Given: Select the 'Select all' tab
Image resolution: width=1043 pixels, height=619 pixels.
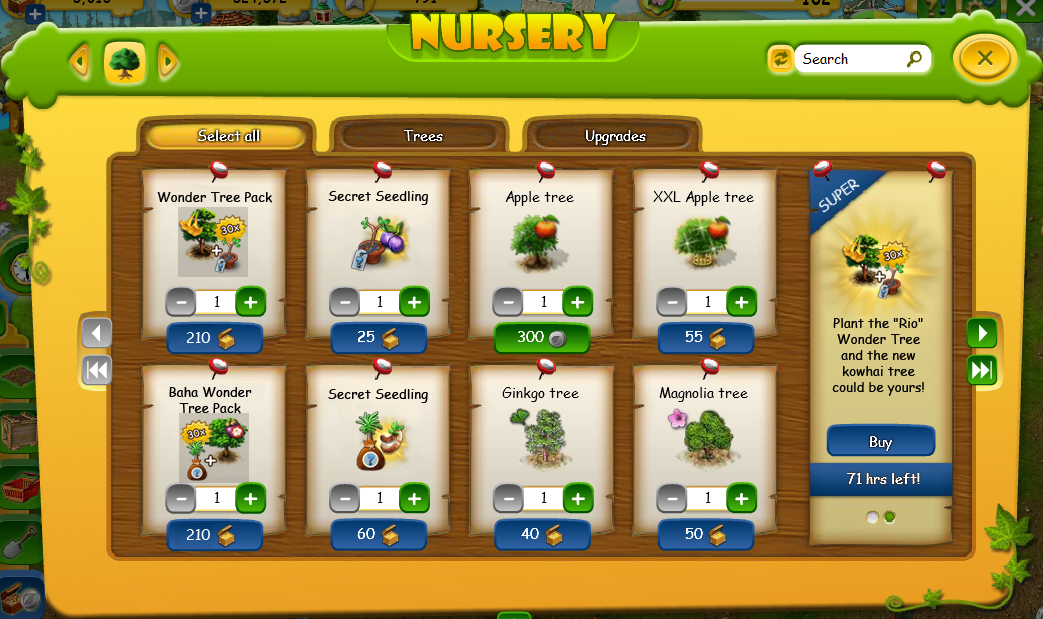Looking at the screenshot, I should pos(228,136).
